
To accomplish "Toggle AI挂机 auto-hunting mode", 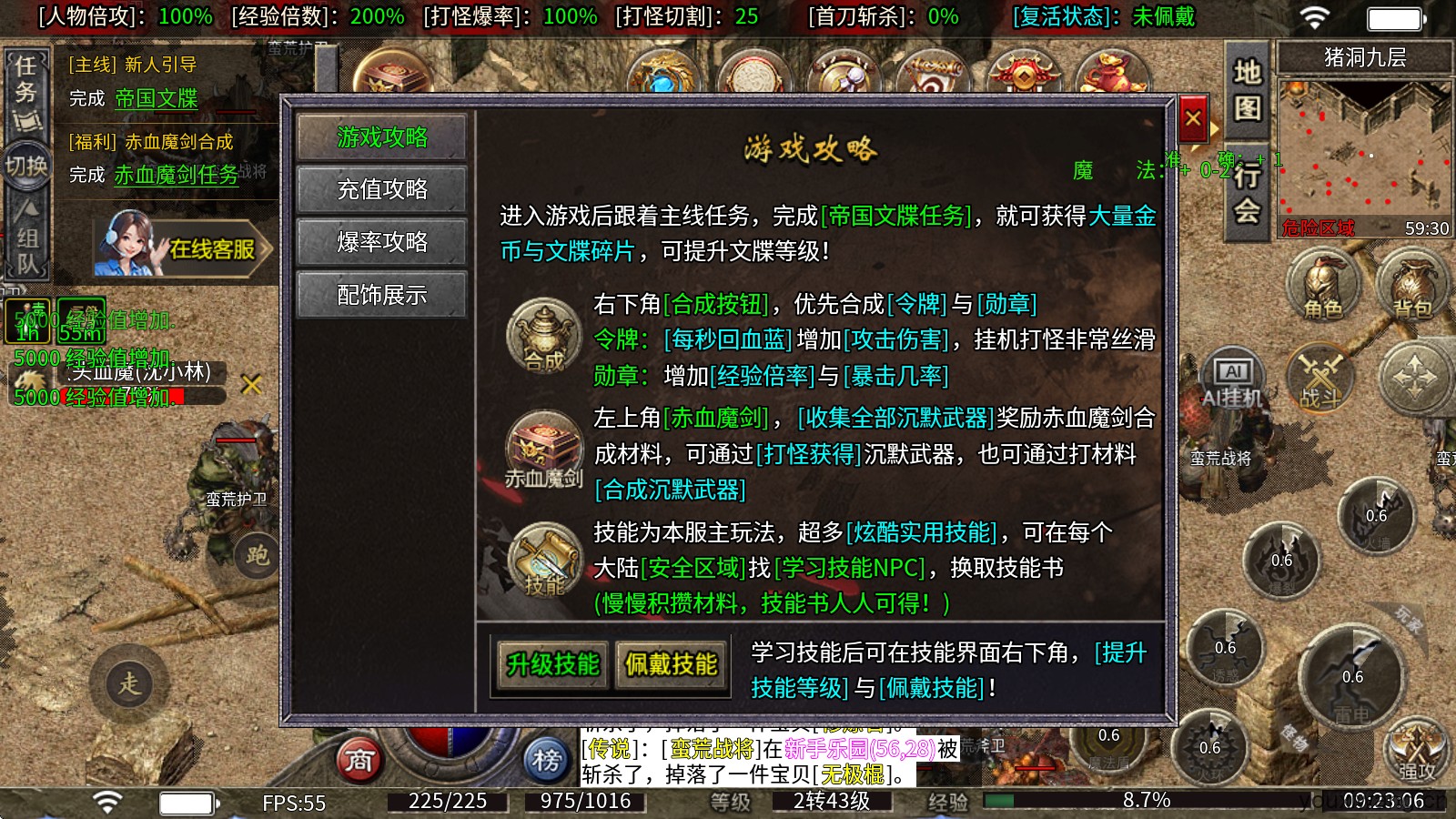I will click(1234, 373).
